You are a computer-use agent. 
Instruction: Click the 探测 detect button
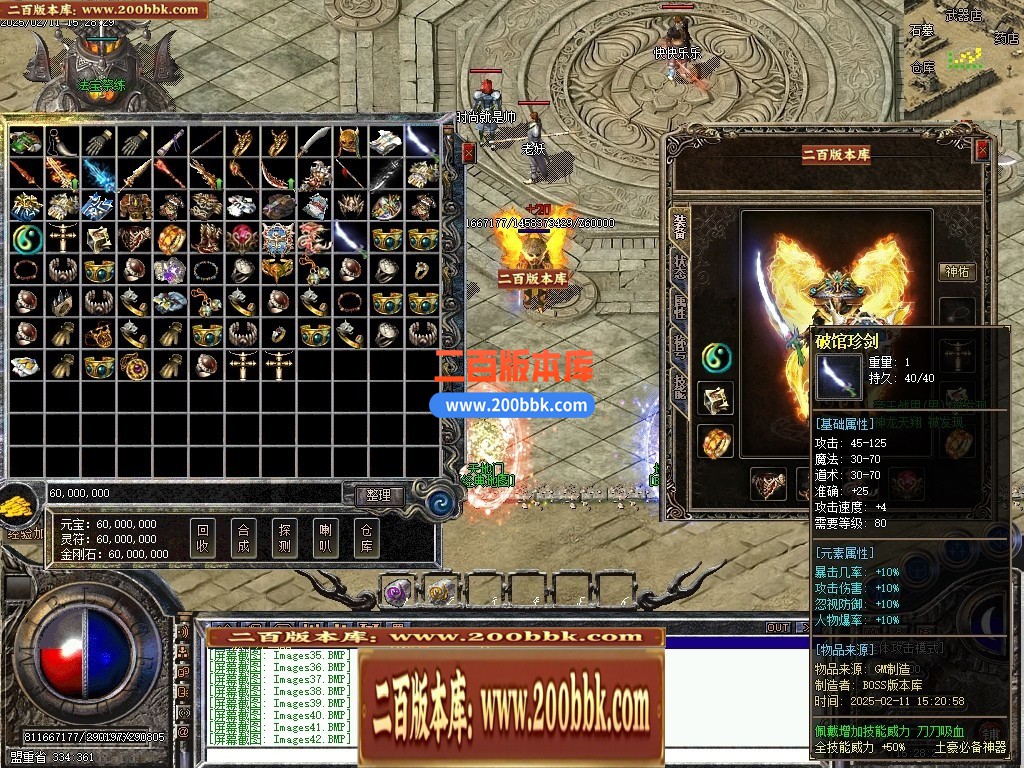coord(284,539)
